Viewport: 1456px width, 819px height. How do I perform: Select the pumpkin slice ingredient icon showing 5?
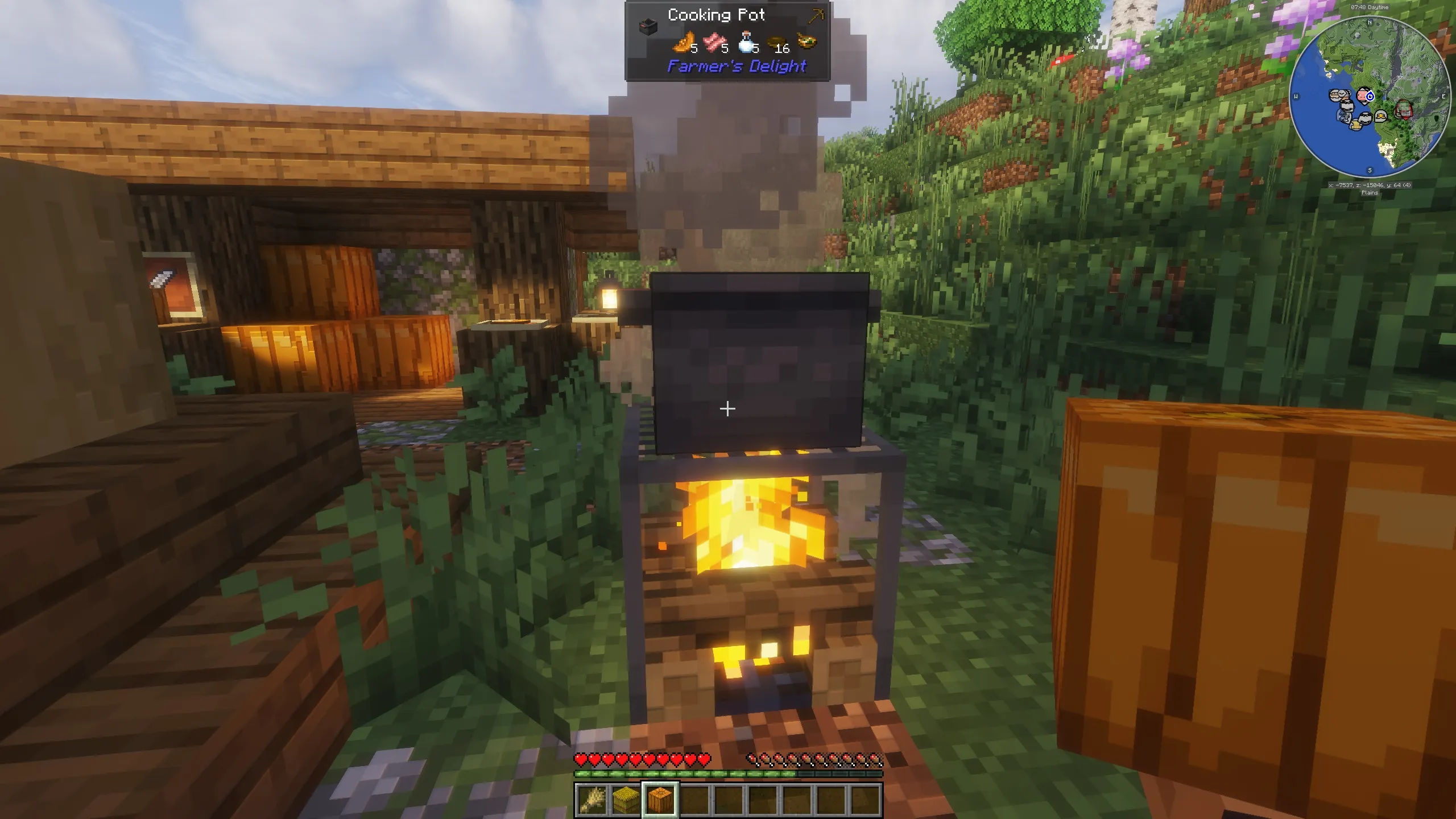click(683, 42)
